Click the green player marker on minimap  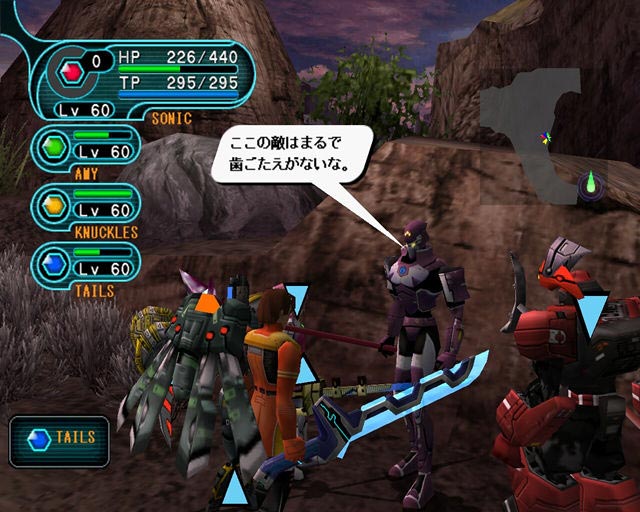tap(591, 182)
